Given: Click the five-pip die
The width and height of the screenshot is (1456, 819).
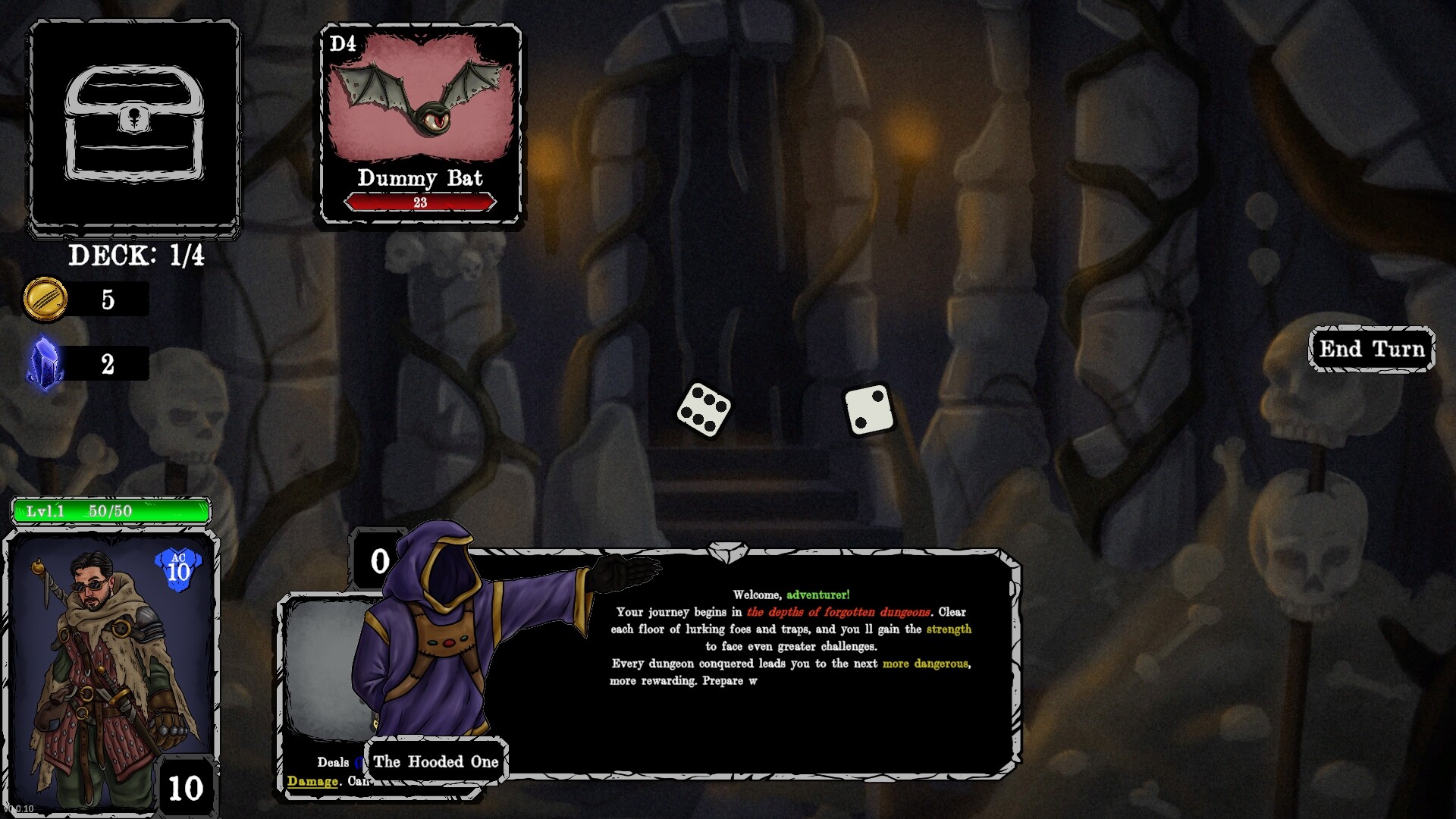Looking at the screenshot, I should (705, 413).
